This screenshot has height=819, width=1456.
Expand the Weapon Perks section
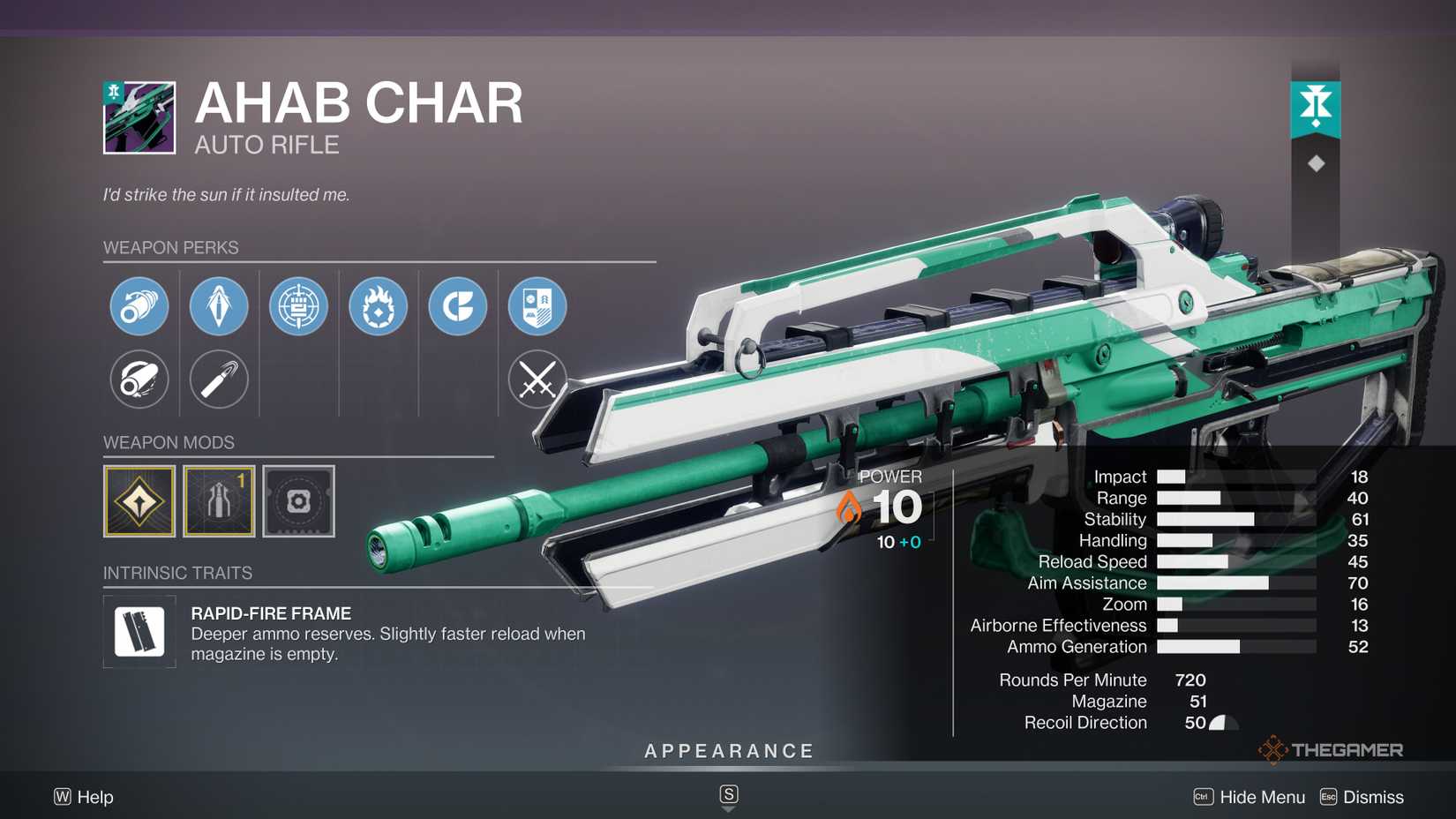pos(173,248)
